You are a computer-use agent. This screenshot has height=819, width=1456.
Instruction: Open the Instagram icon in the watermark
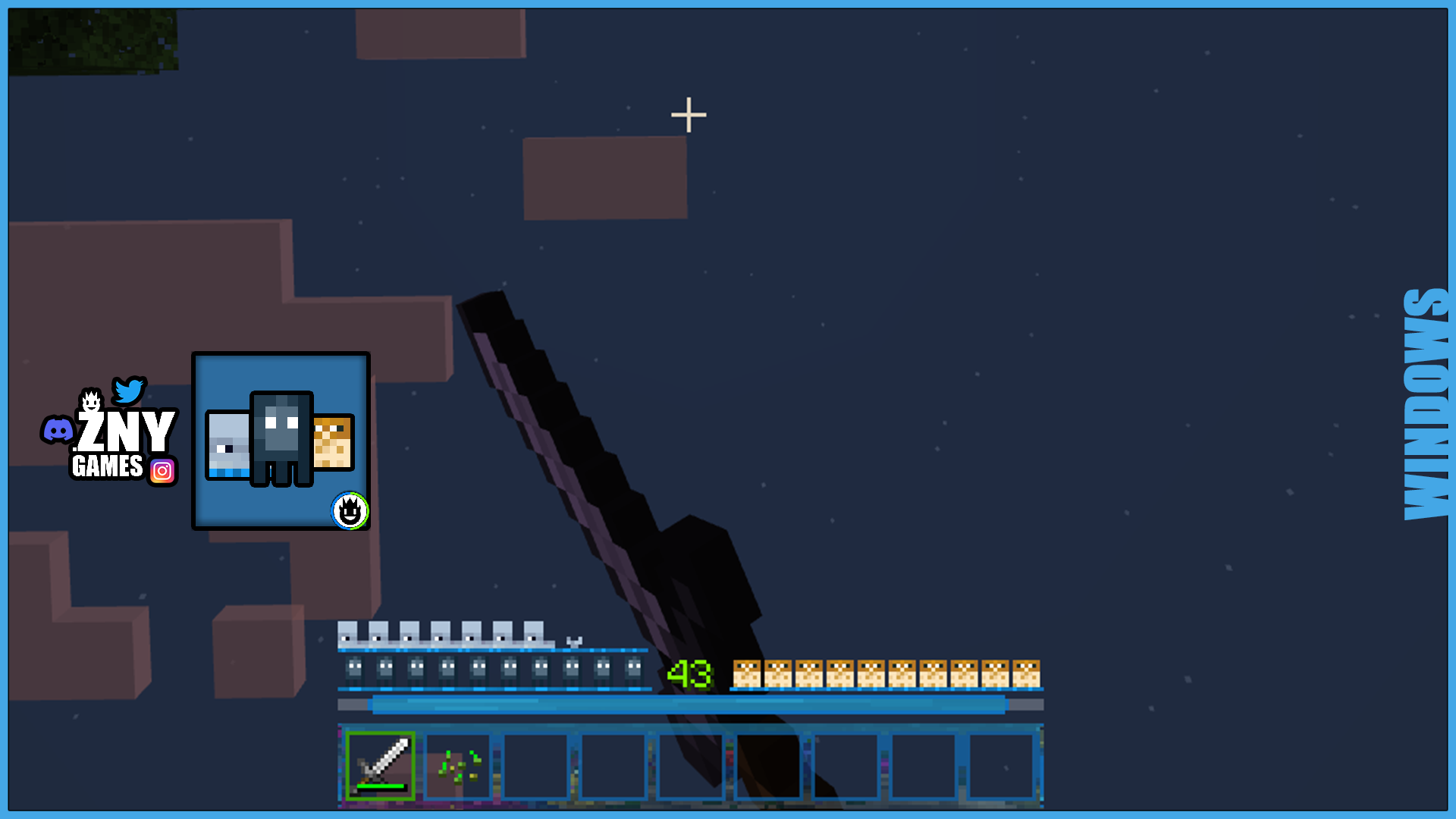[162, 471]
